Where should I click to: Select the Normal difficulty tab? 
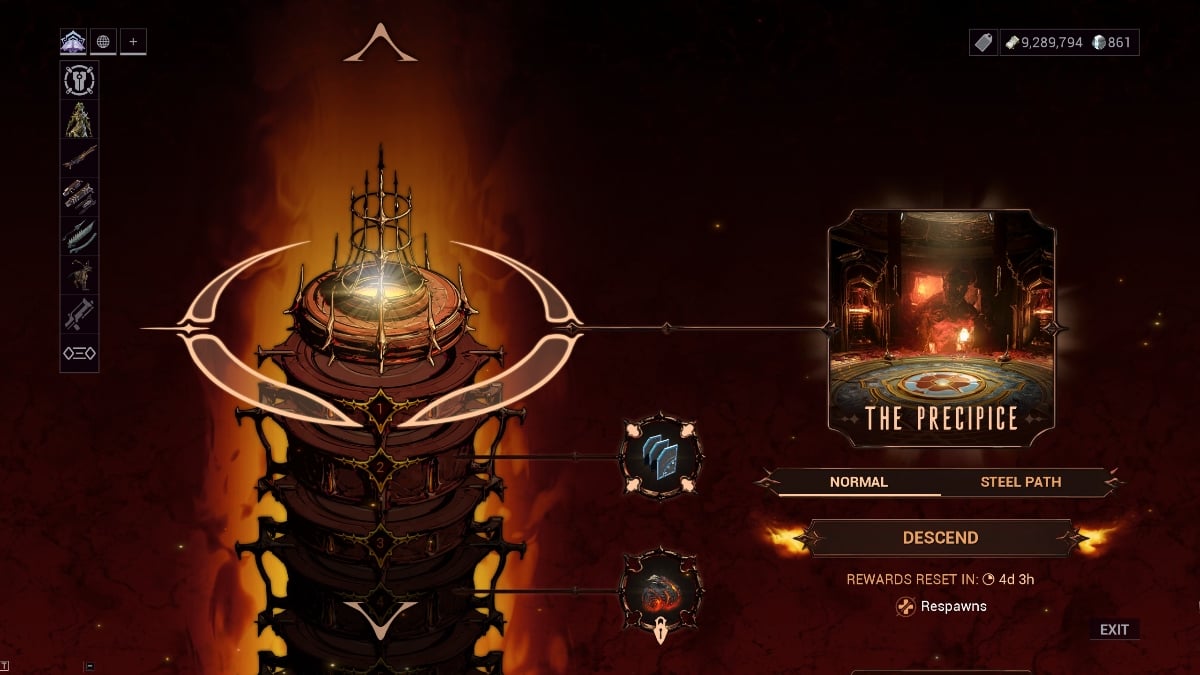(x=858, y=482)
